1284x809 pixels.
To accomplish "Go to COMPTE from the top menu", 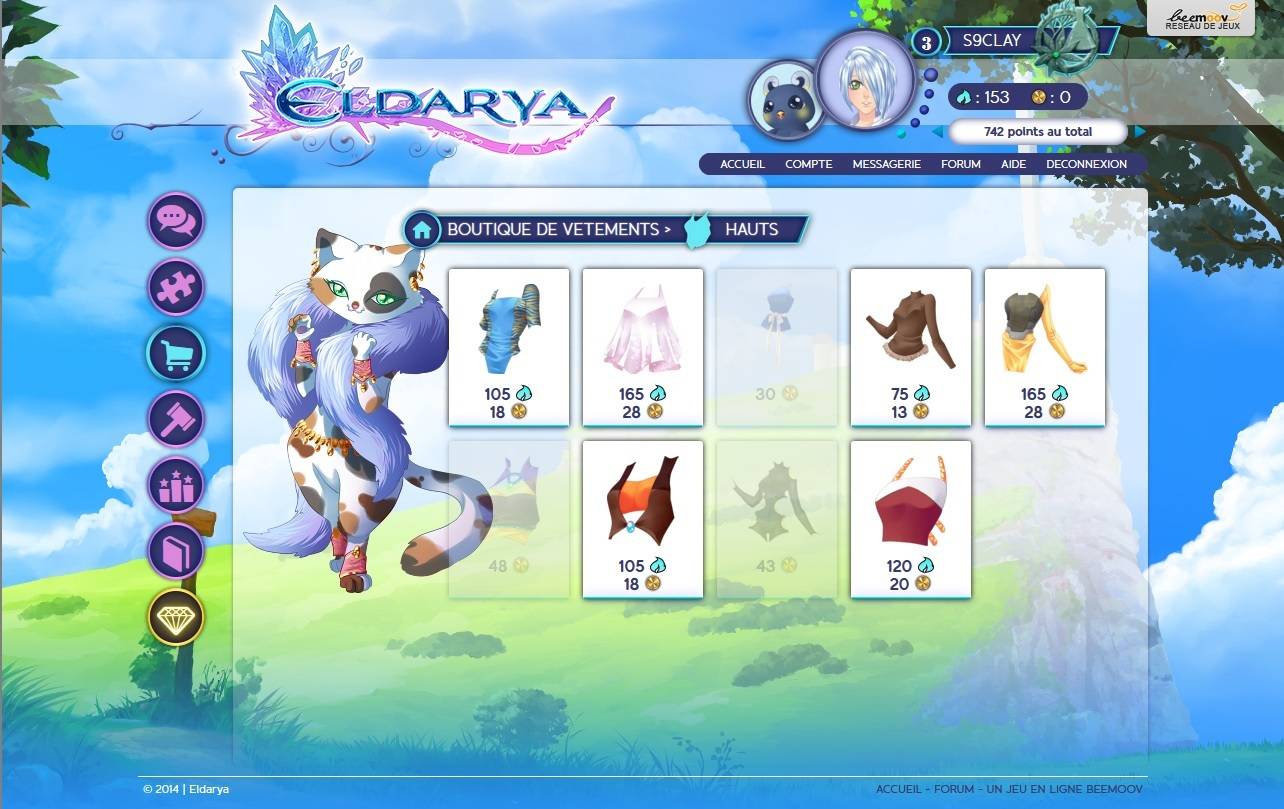I will coord(808,163).
